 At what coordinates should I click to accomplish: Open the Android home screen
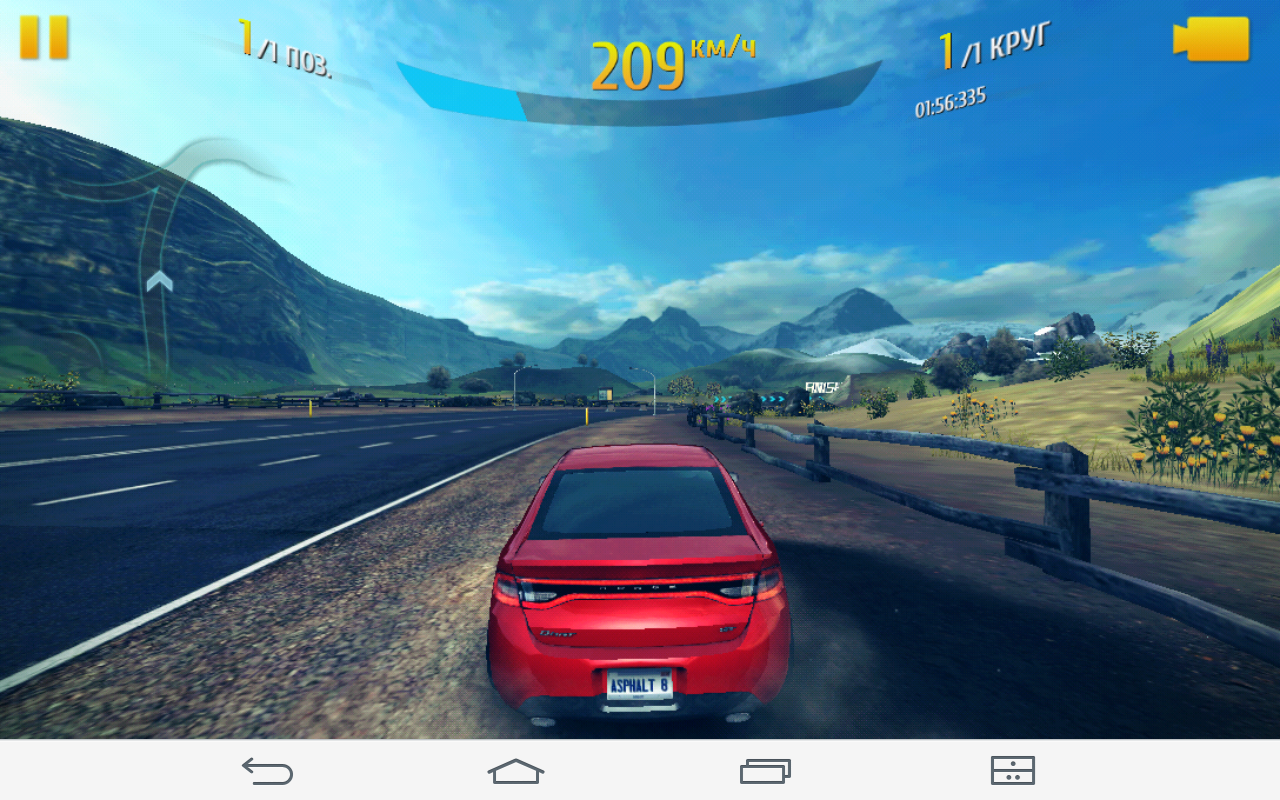pyautogui.click(x=516, y=770)
